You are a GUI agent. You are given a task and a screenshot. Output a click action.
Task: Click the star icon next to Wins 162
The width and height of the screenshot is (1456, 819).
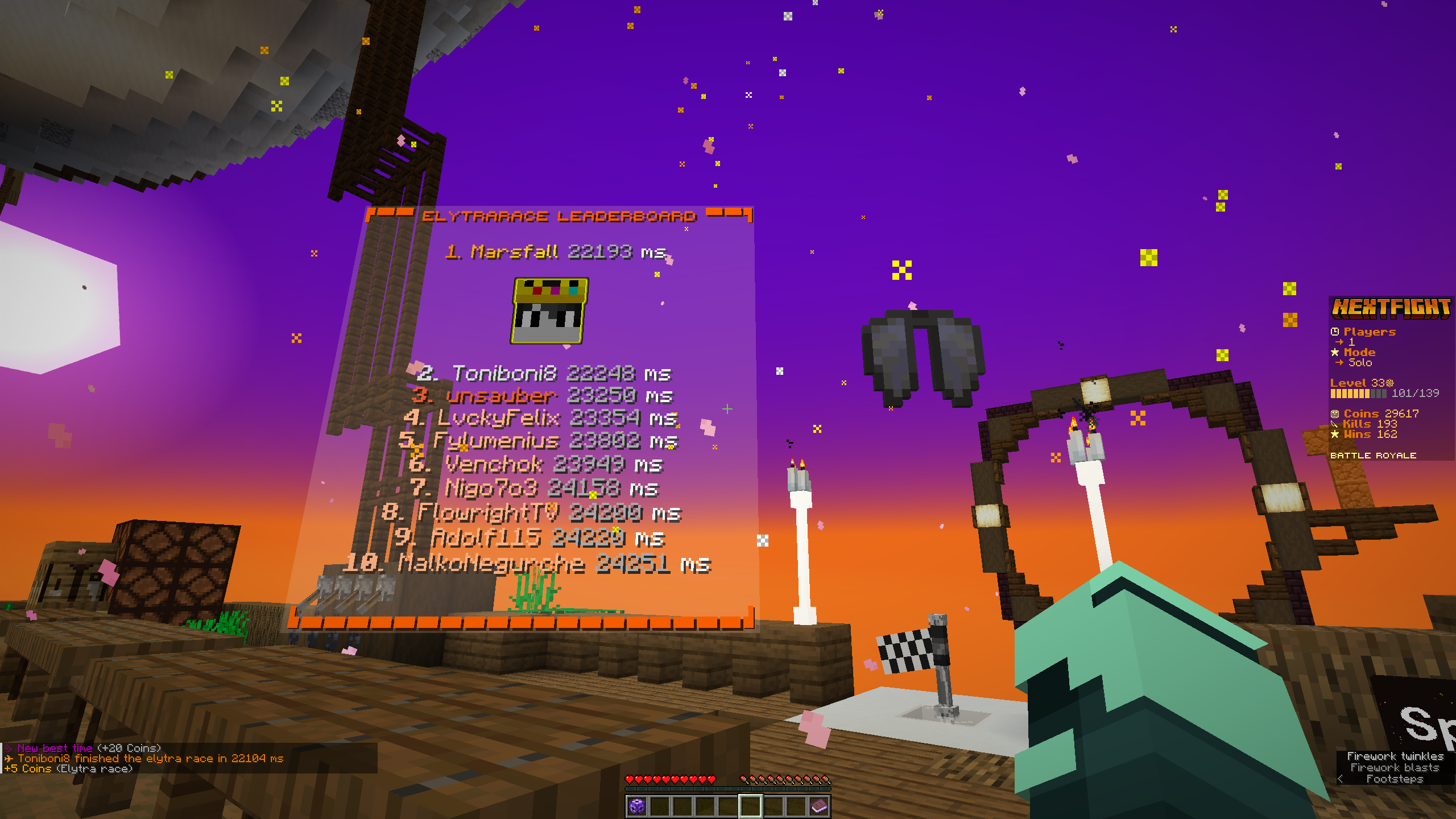point(1335,435)
